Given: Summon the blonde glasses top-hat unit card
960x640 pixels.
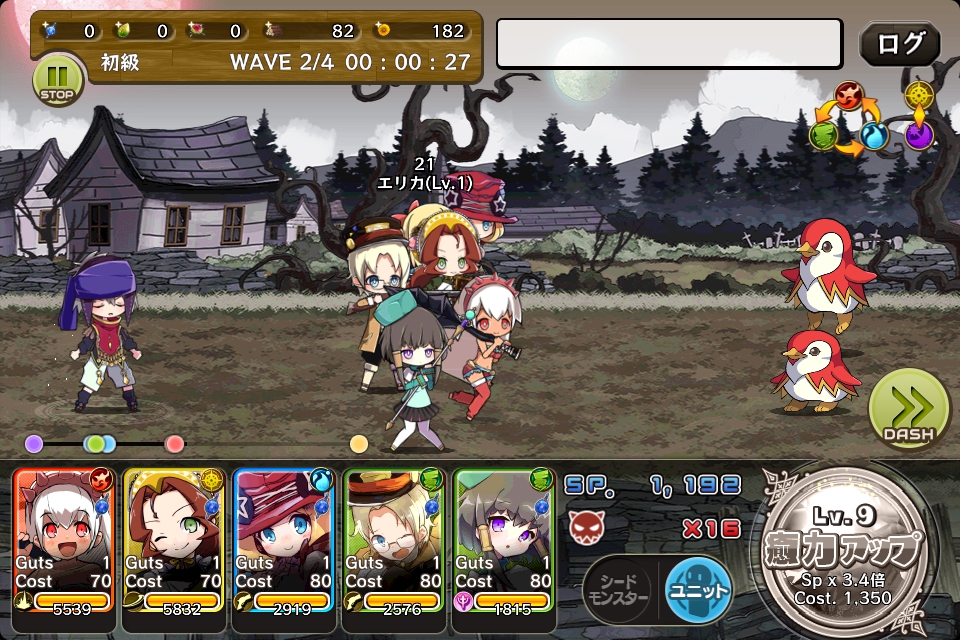Looking at the screenshot, I should (394, 540).
